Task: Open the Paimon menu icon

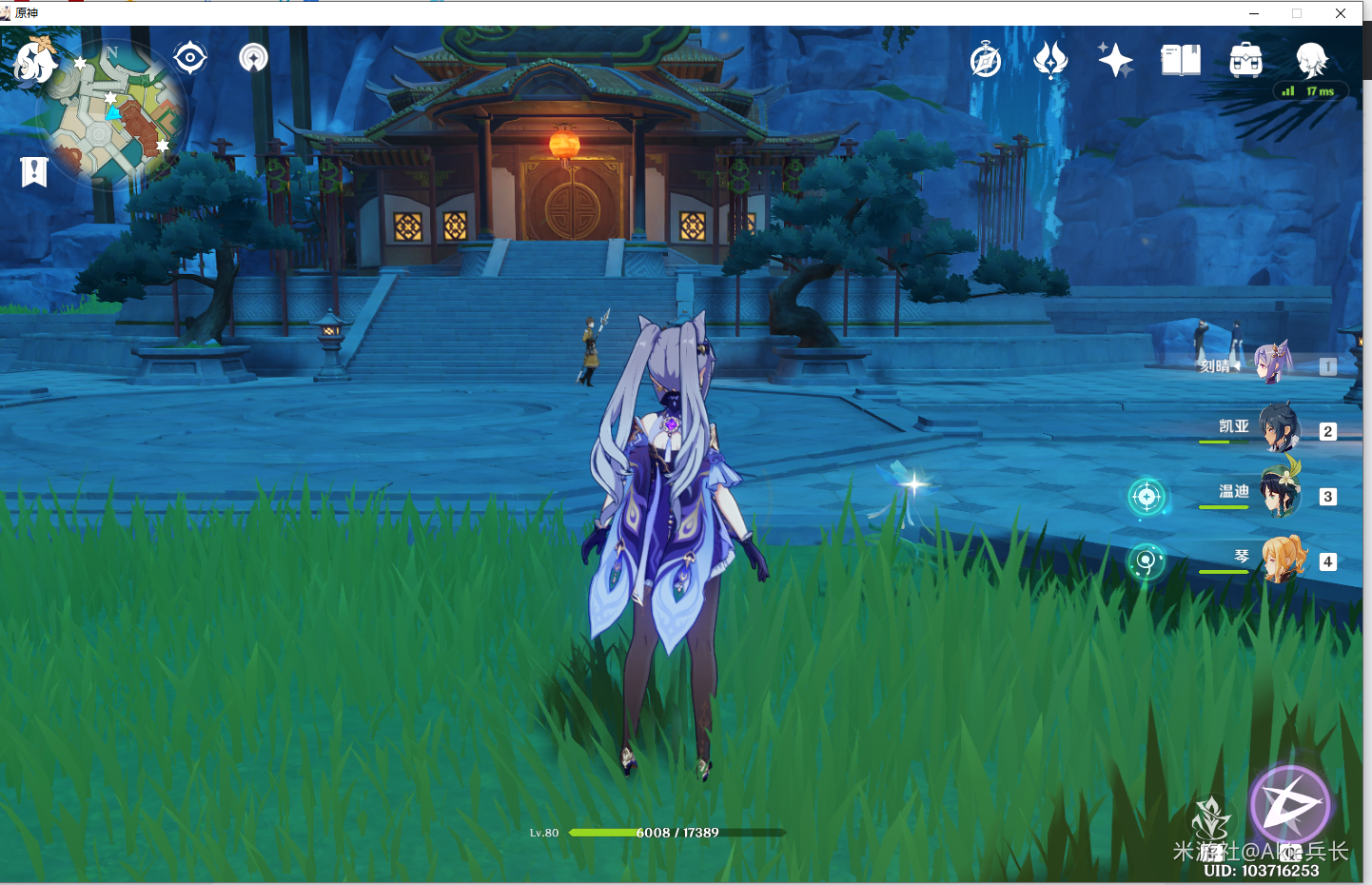Action: (36, 61)
